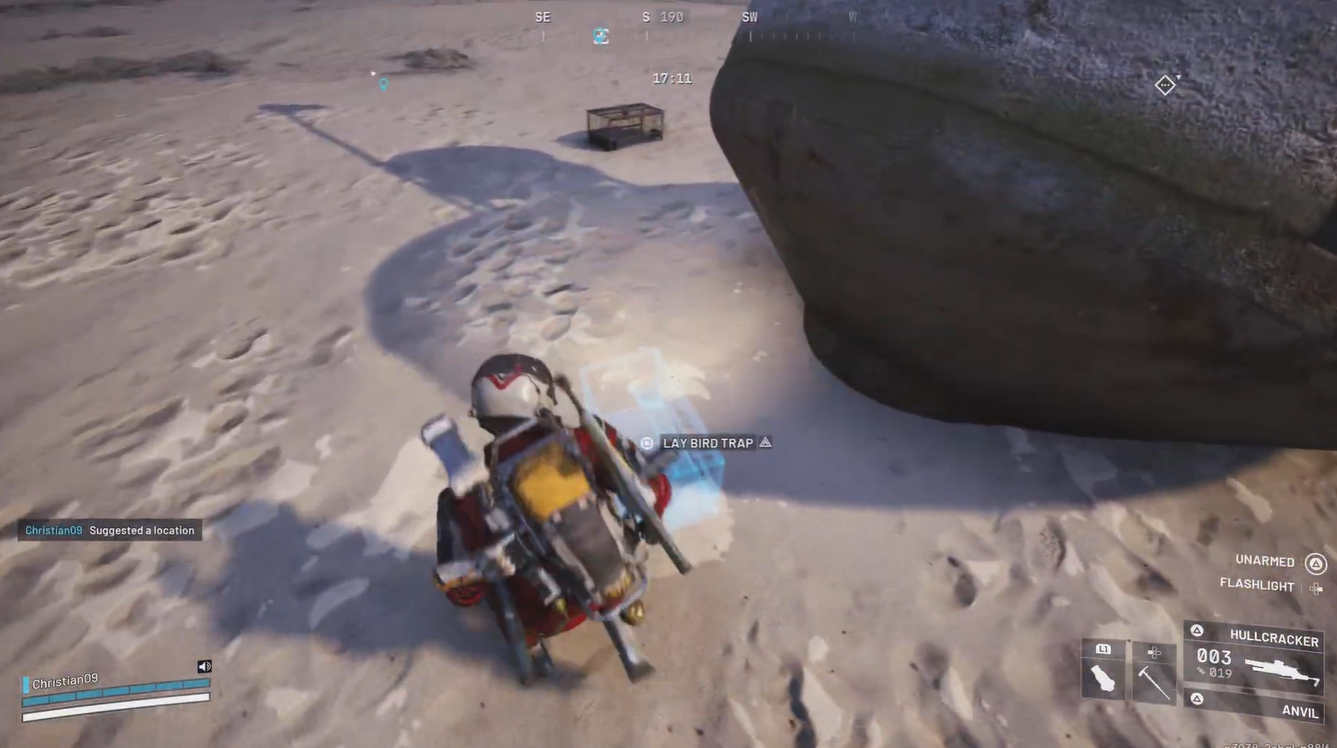This screenshot has width=1337, height=748.
Task: Toggle the Flashlight label on
Action: [x=1258, y=582]
